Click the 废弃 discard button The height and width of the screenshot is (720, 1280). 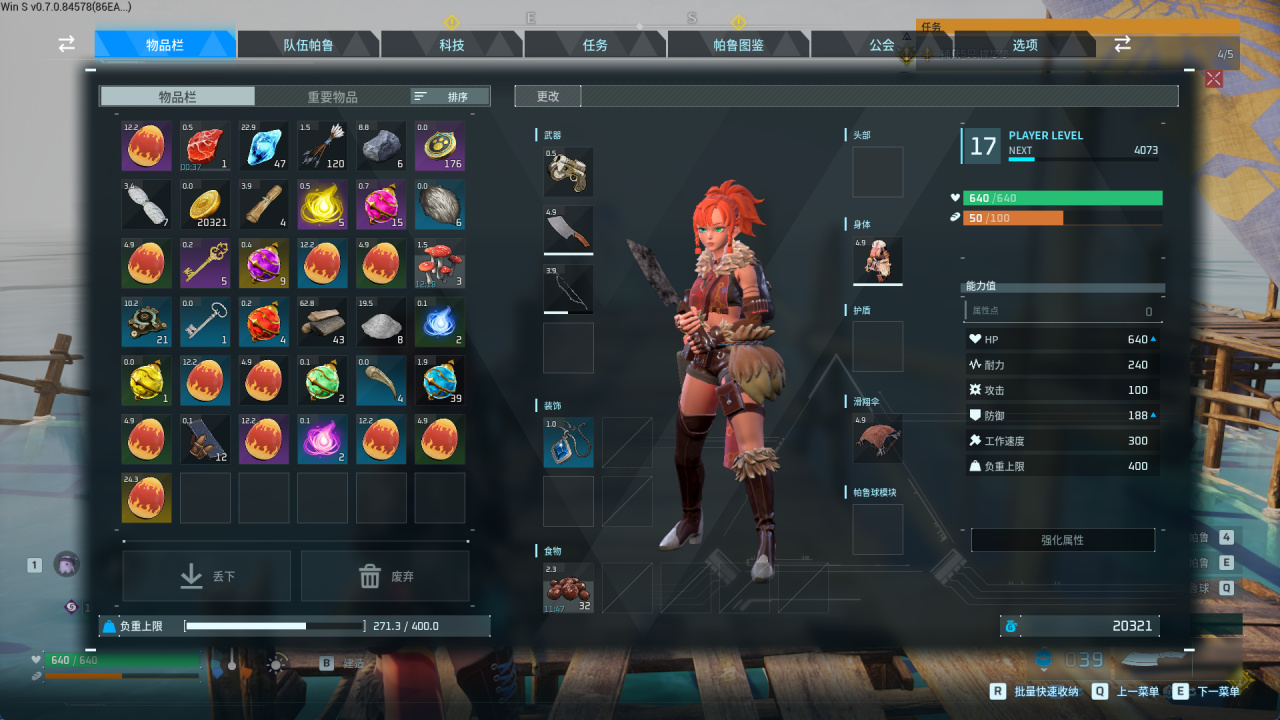[385, 576]
